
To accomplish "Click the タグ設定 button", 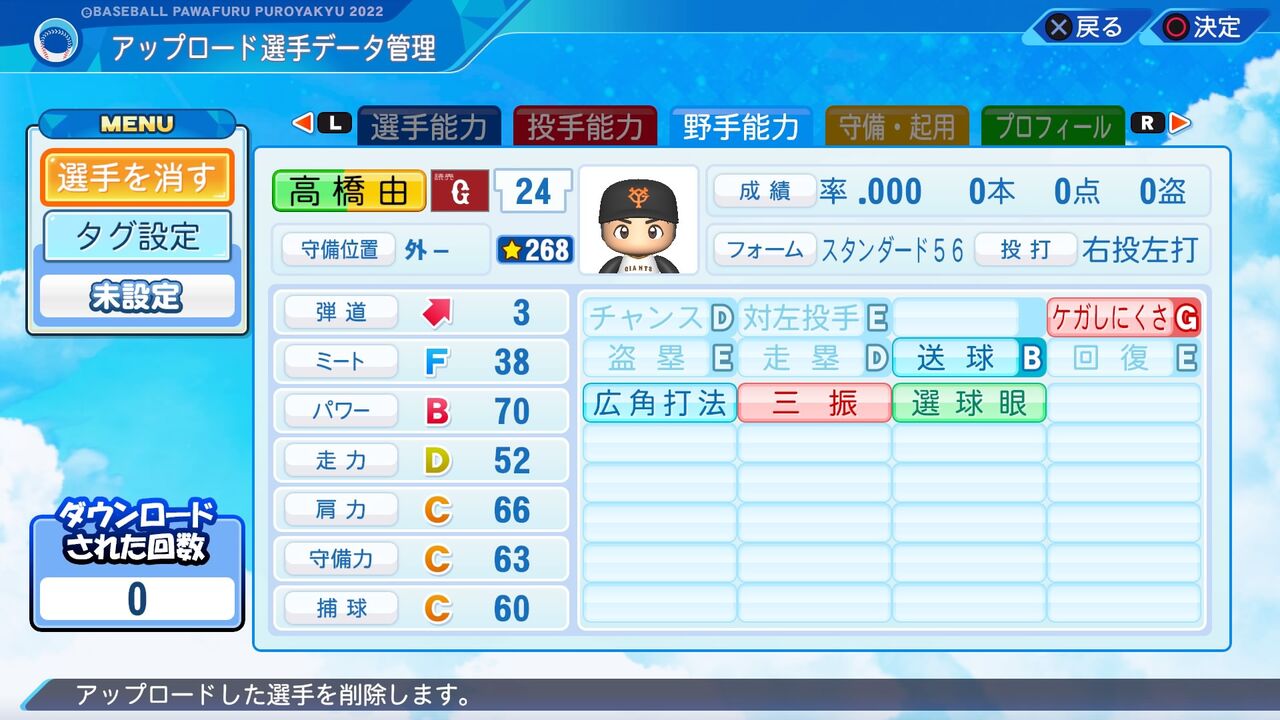I will coord(137,235).
